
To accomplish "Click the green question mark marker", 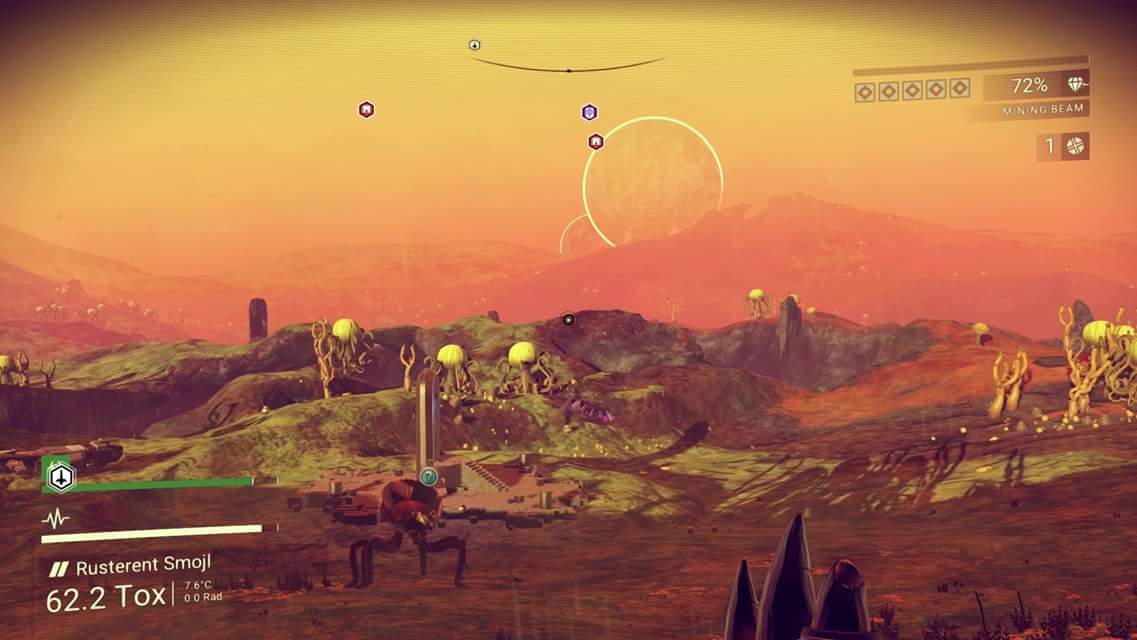I will pyautogui.click(x=428, y=476).
